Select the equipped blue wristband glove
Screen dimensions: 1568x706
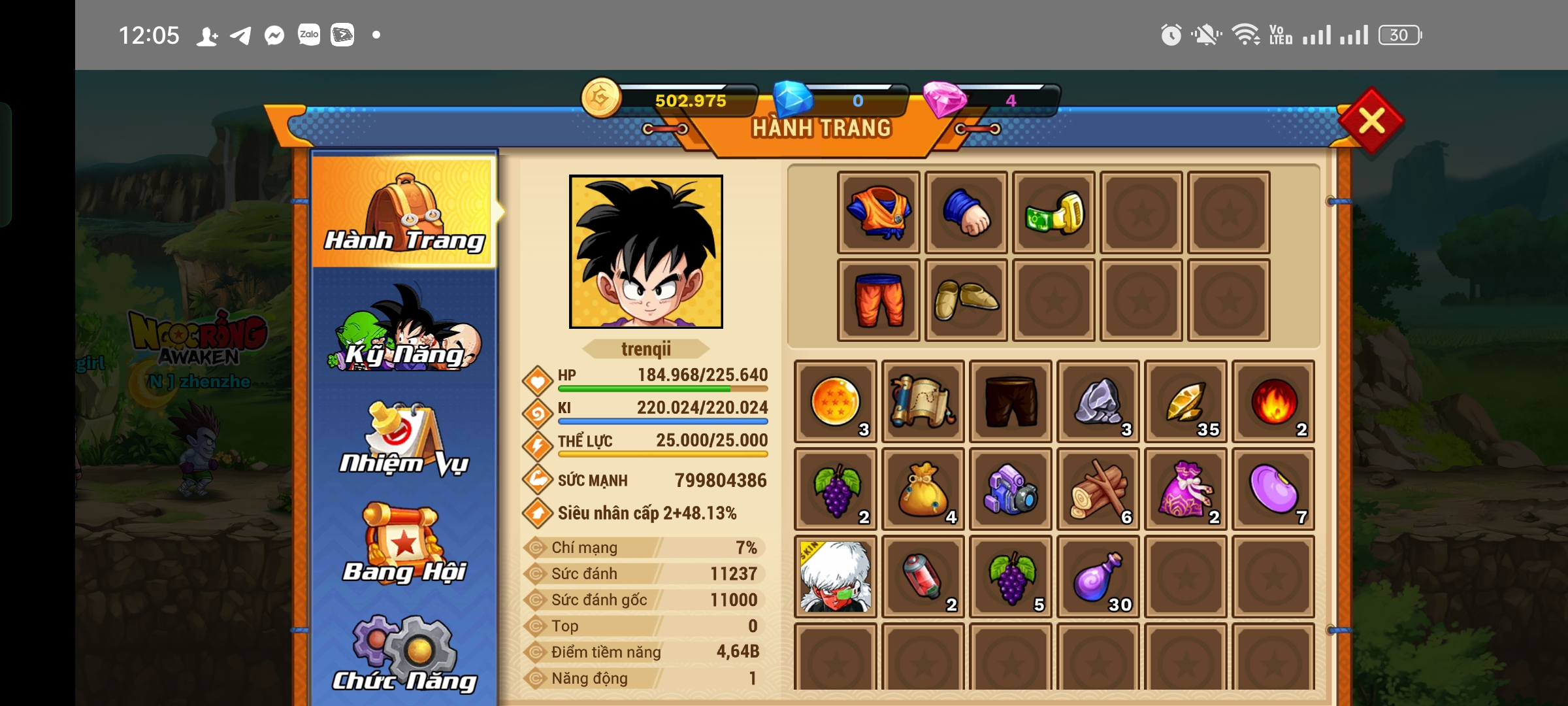click(x=966, y=212)
